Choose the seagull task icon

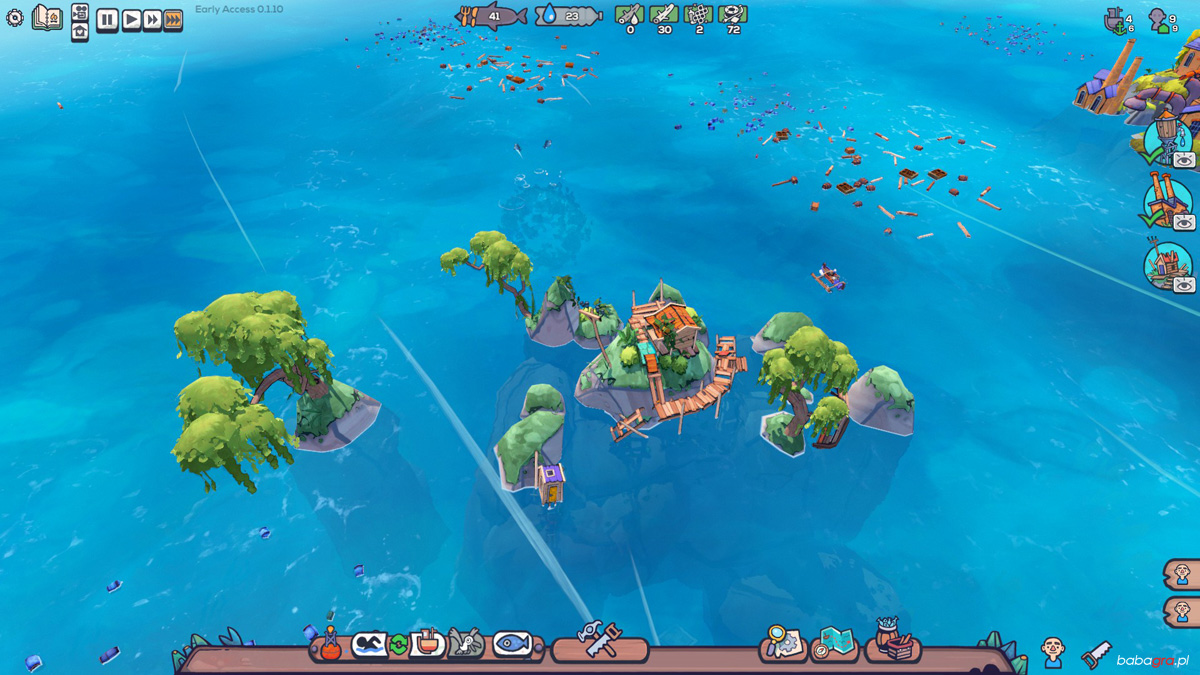coord(466,643)
